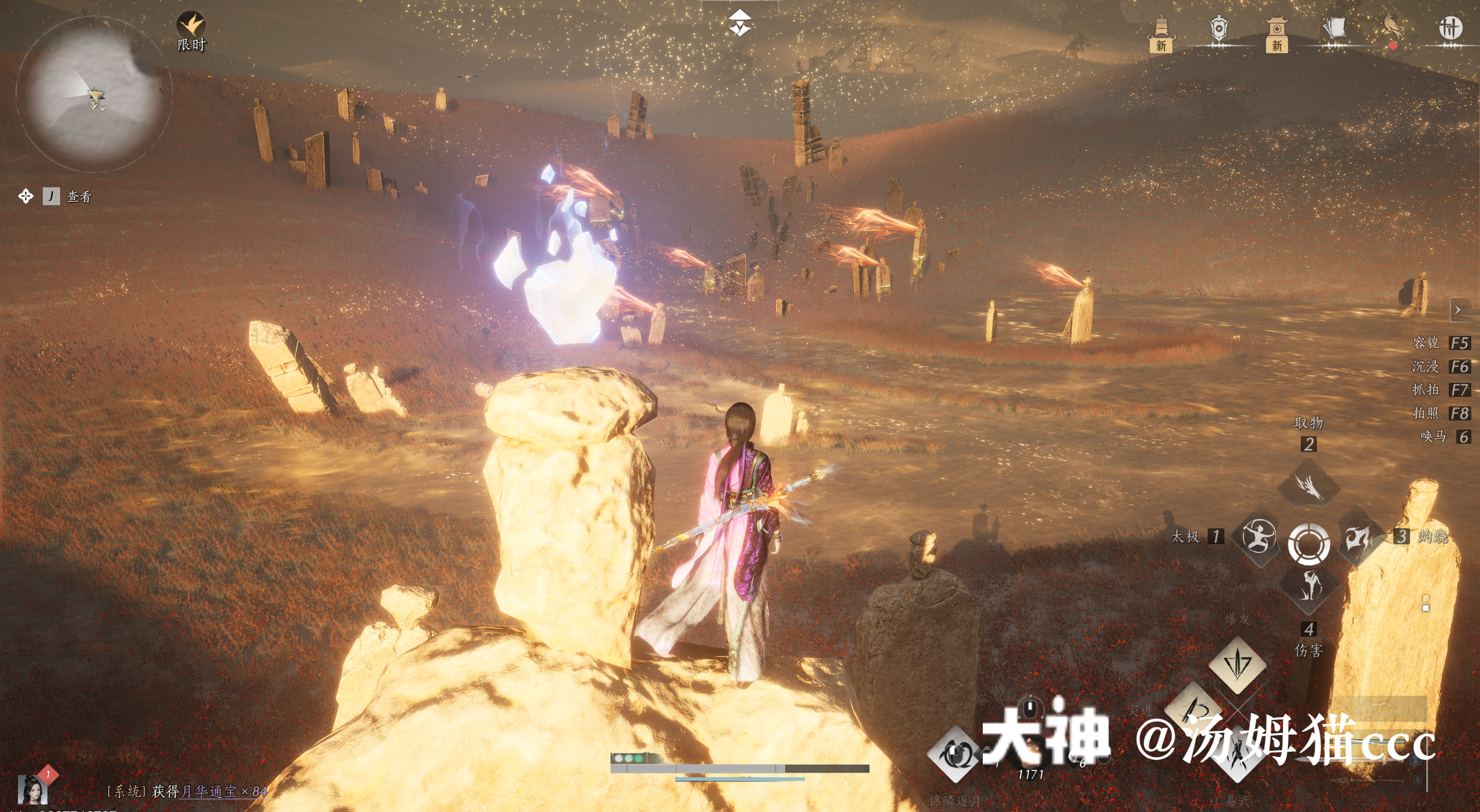Open the character portrait in bottom corner
This screenshot has width=1480, height=812.
[32, 790]
